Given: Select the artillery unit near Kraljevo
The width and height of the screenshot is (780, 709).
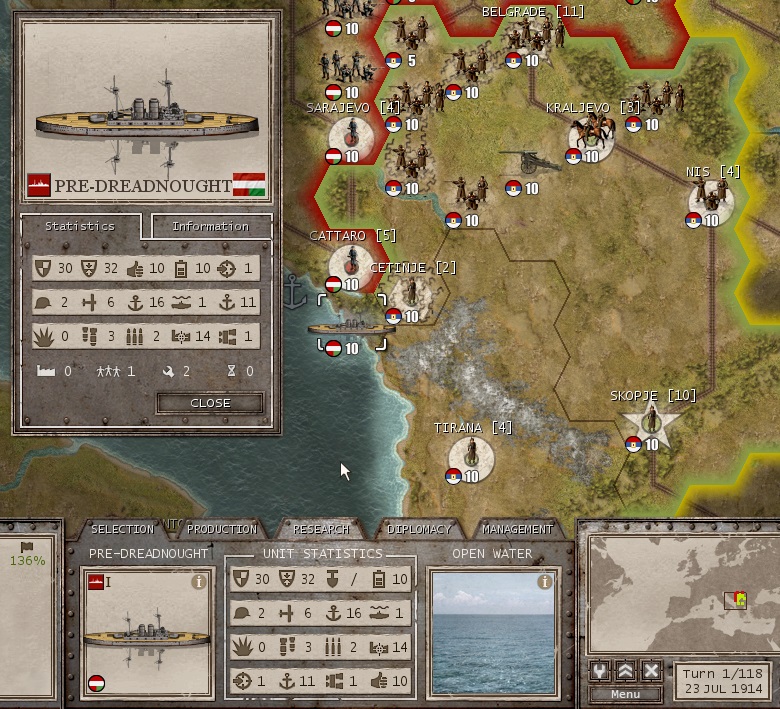Looking at the screenshot, I should coord(522,166).
